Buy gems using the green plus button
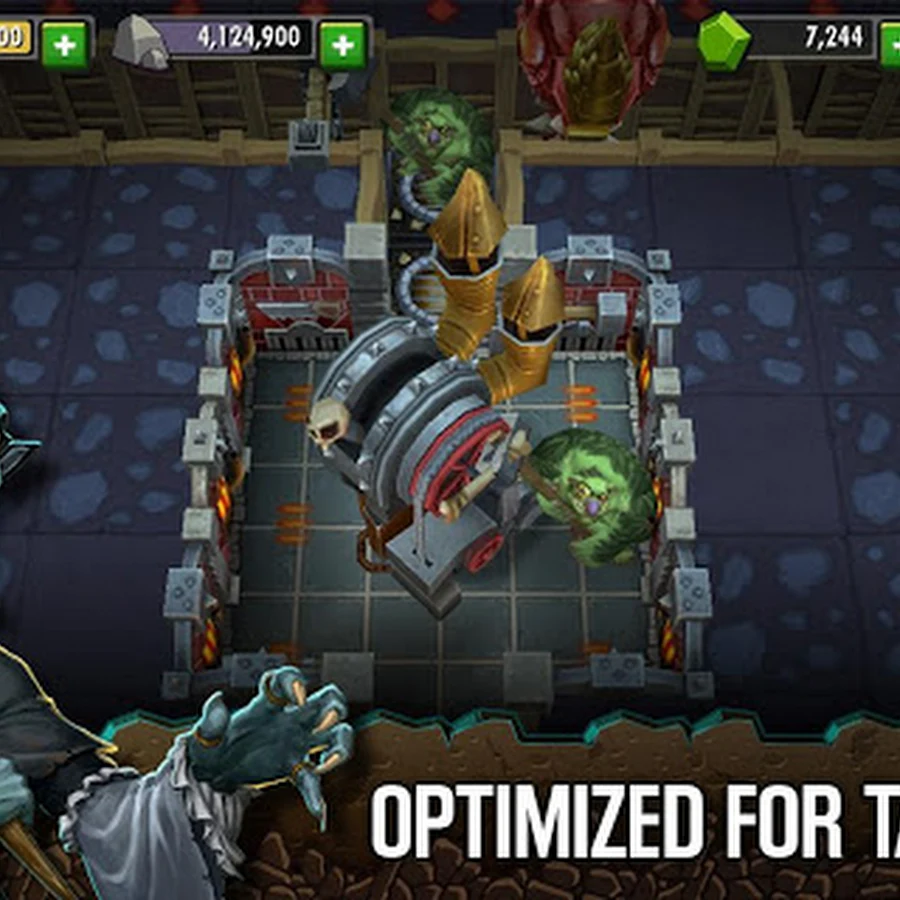 (889, 44)
